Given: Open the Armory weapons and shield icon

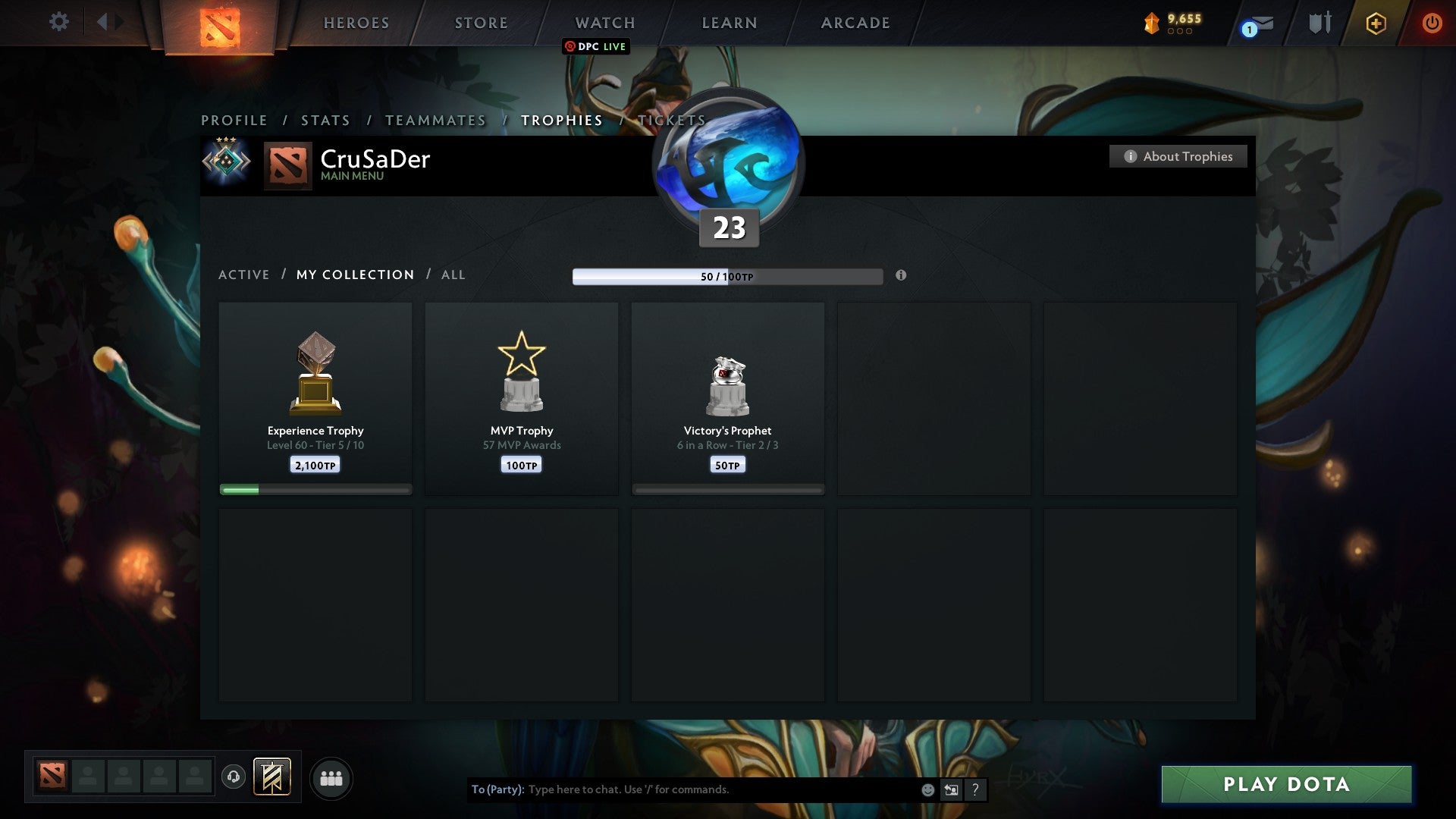Looking at the screenshot, I should coord(1319,23).
